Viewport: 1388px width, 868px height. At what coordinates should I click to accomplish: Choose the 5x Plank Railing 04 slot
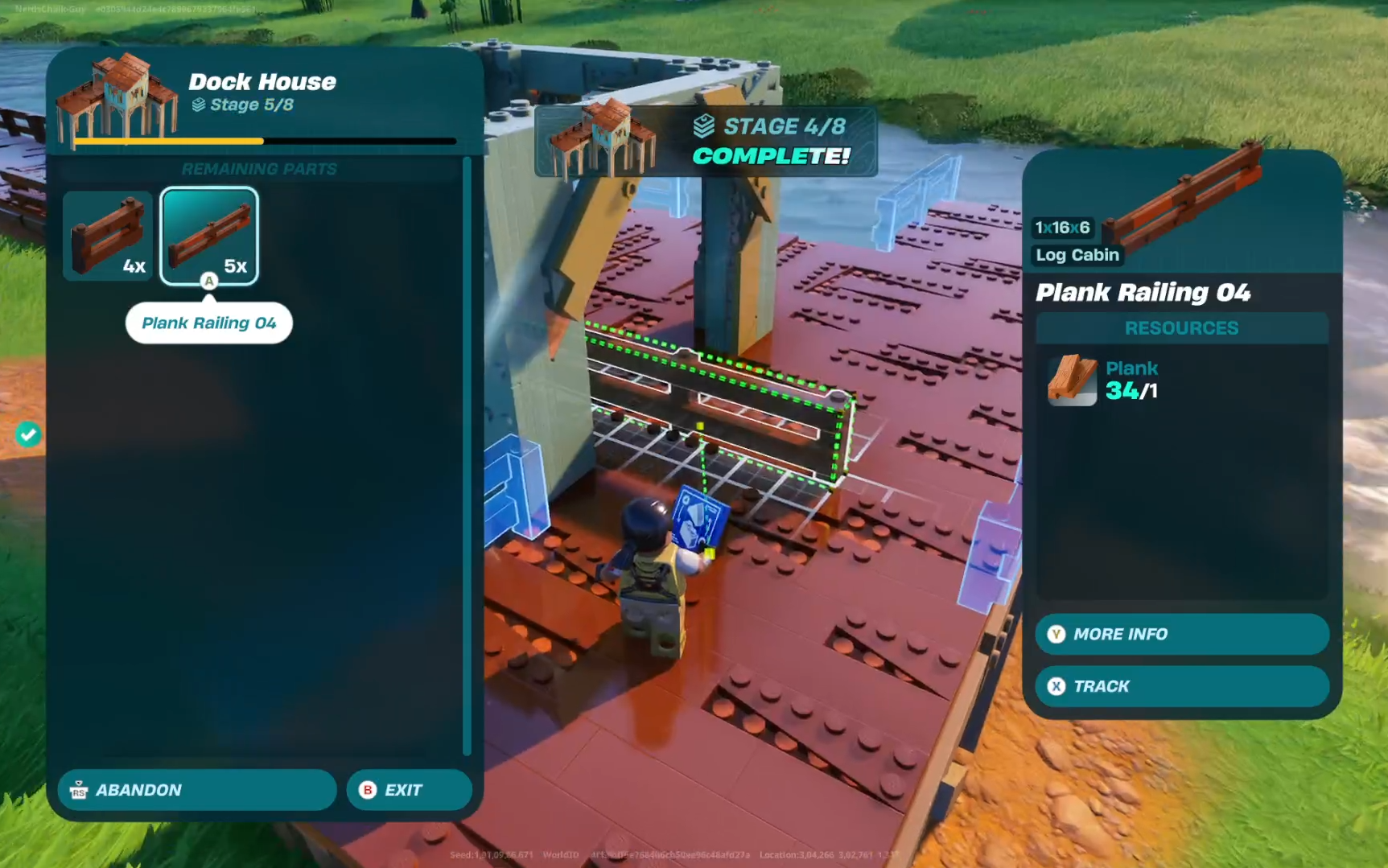[x=209, y=237]
